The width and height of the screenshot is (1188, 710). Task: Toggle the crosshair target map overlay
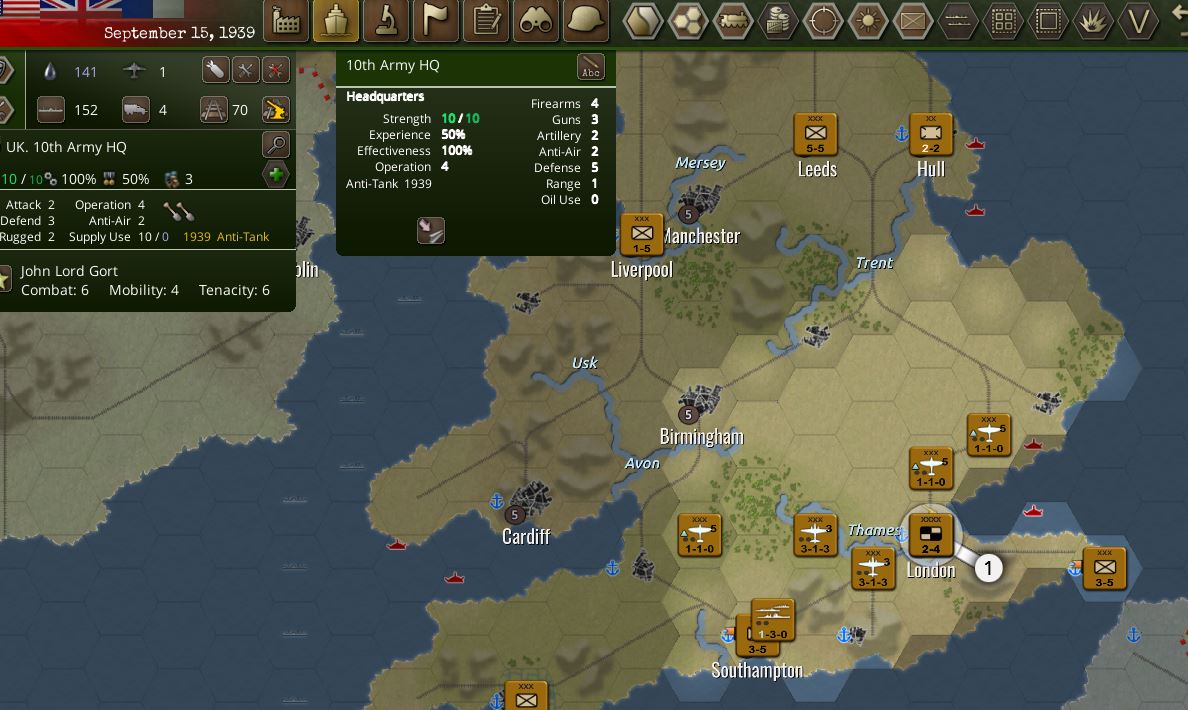coord(823,20)
